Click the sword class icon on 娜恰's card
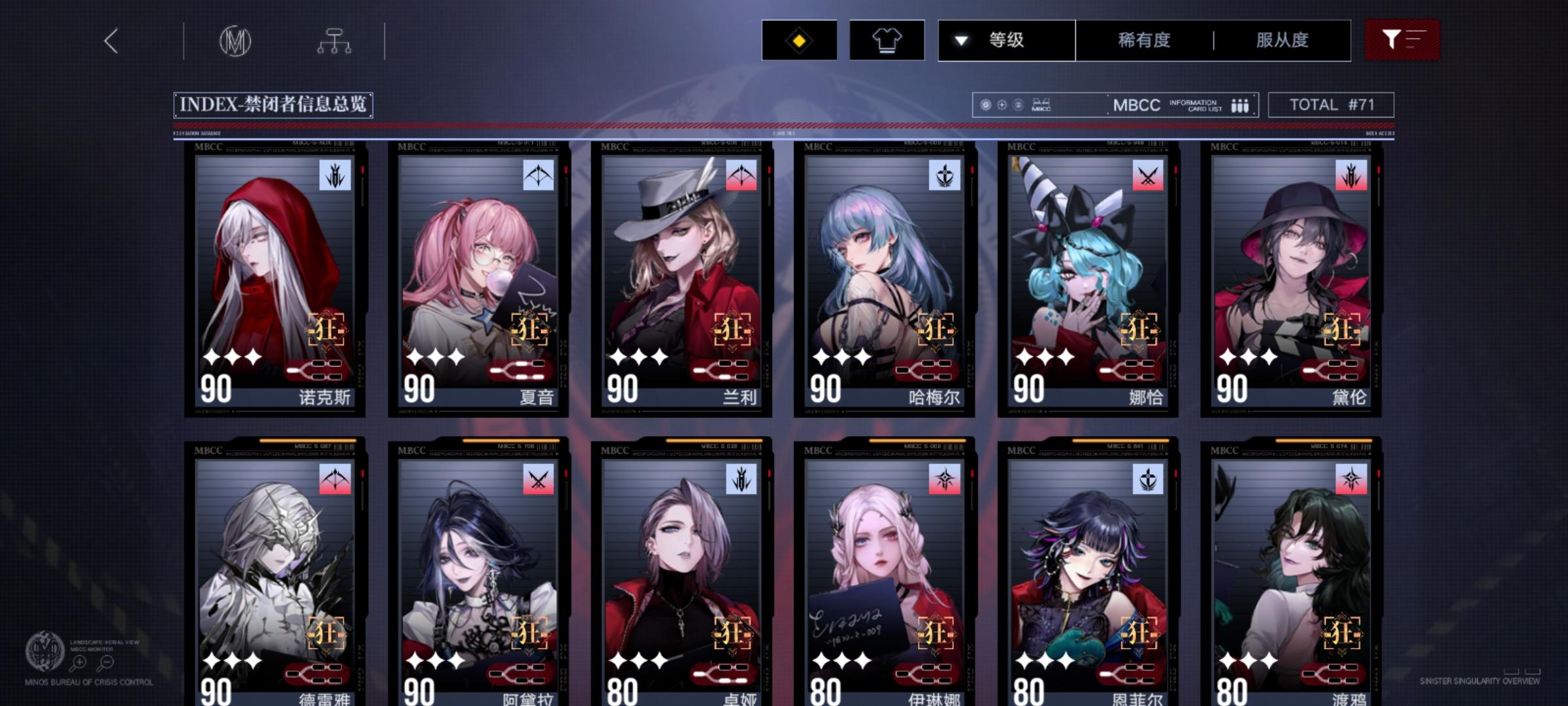 click(x=1150, y=175)
